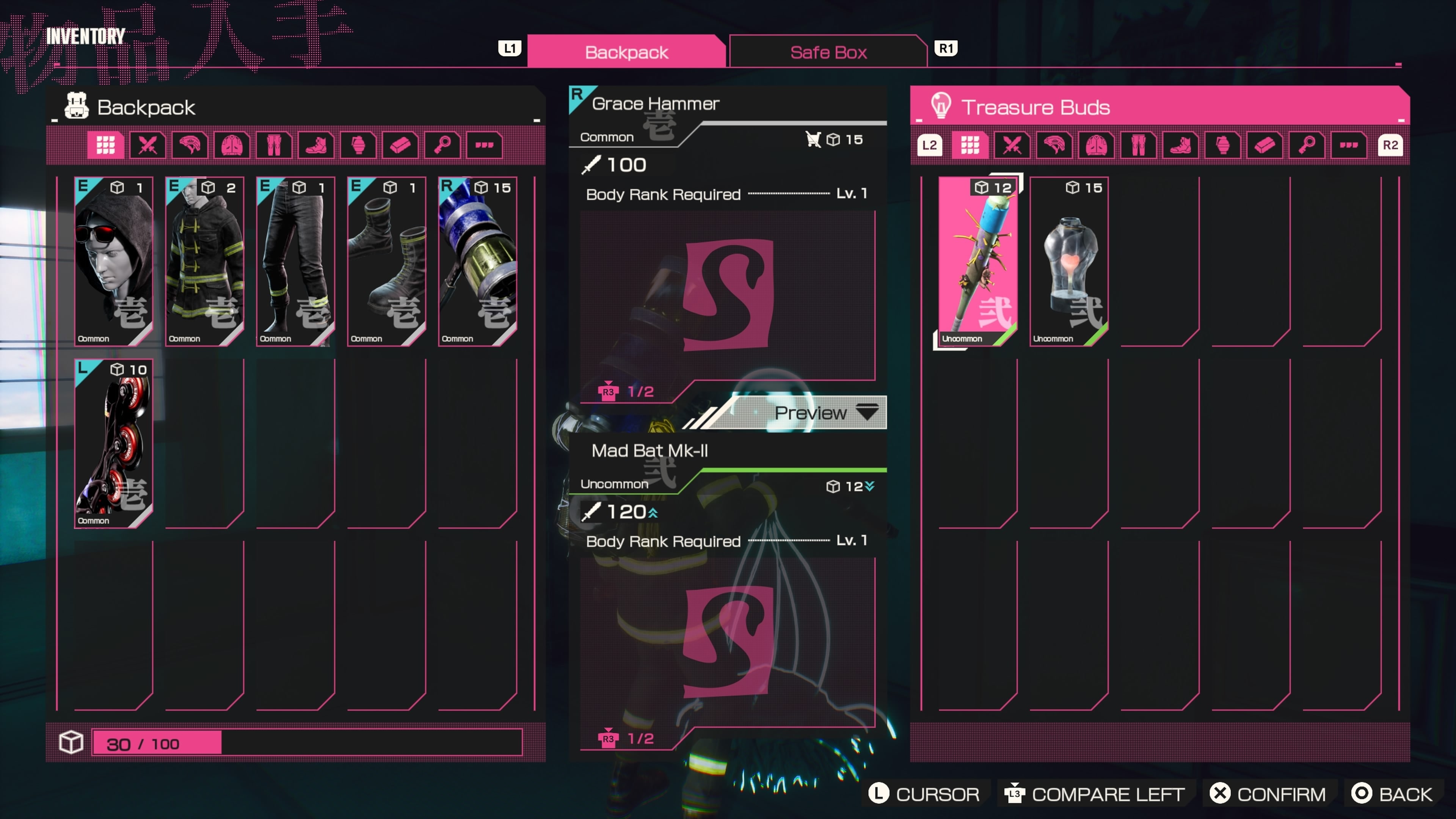Screen dimensions: 1456x819
Task: Select the all-items grid filter in Treasure Buds
Action: point(970,145)
